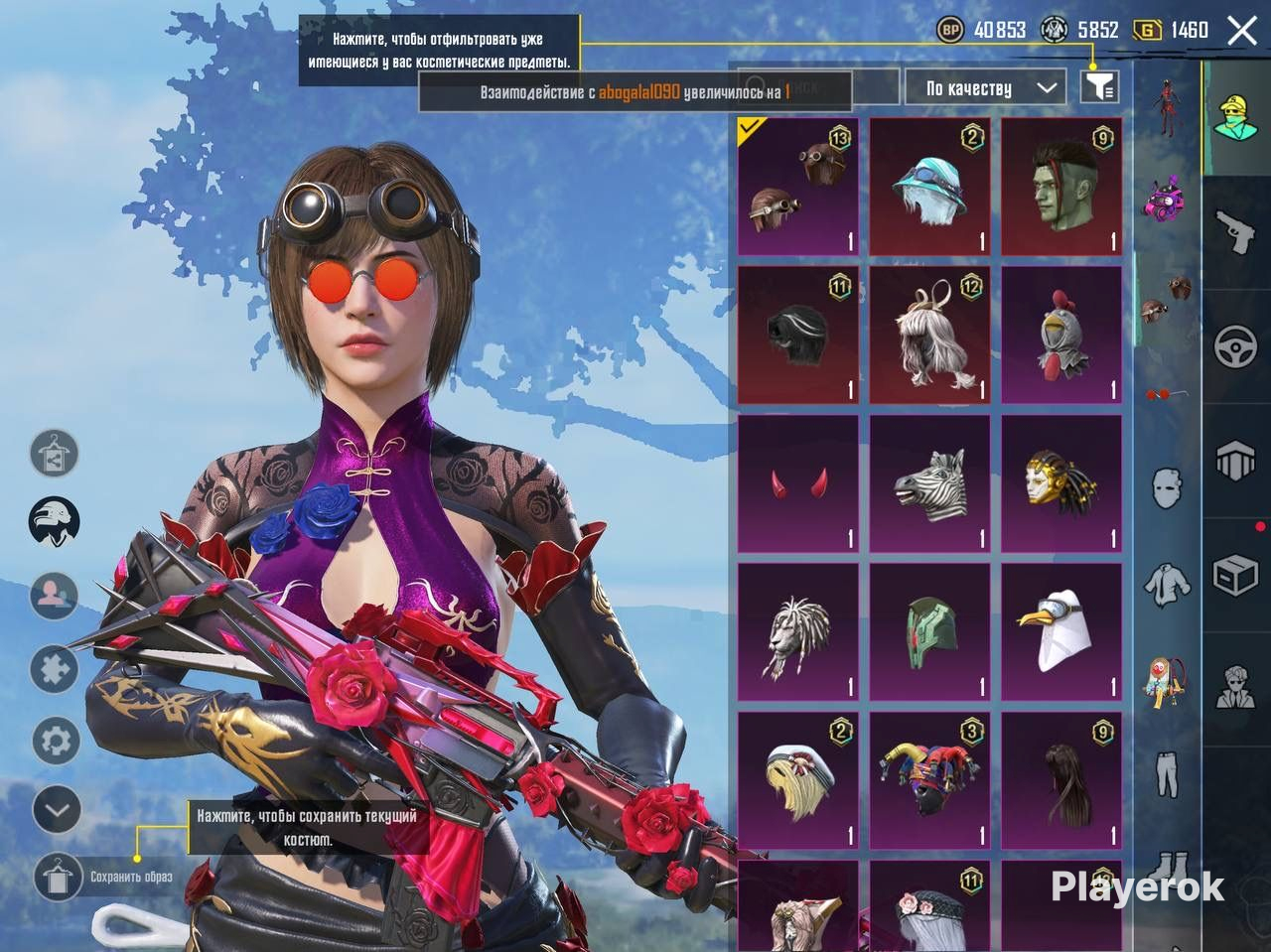
Task: Open the gear settings button
Action: click(57, 741)
